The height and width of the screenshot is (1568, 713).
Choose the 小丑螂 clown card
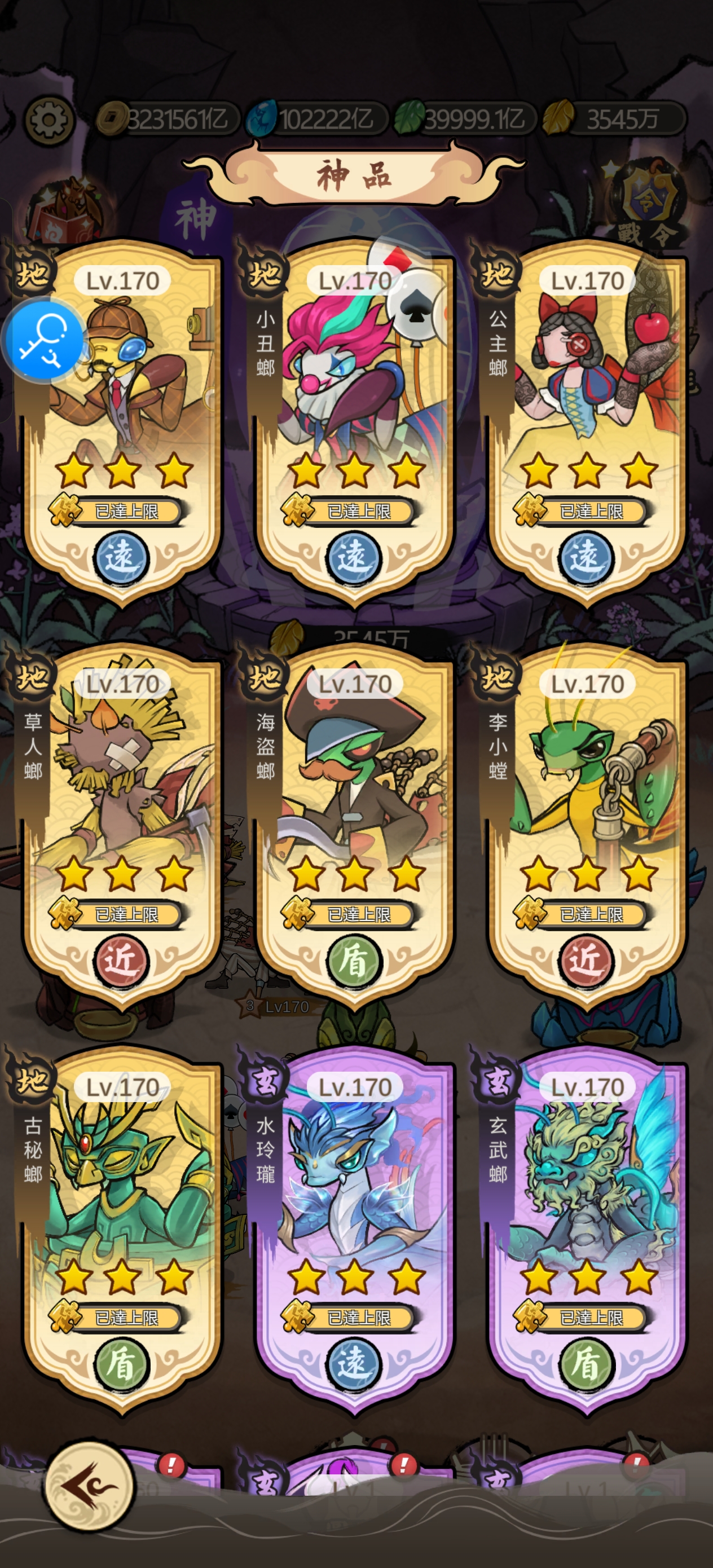pos(355,402)
